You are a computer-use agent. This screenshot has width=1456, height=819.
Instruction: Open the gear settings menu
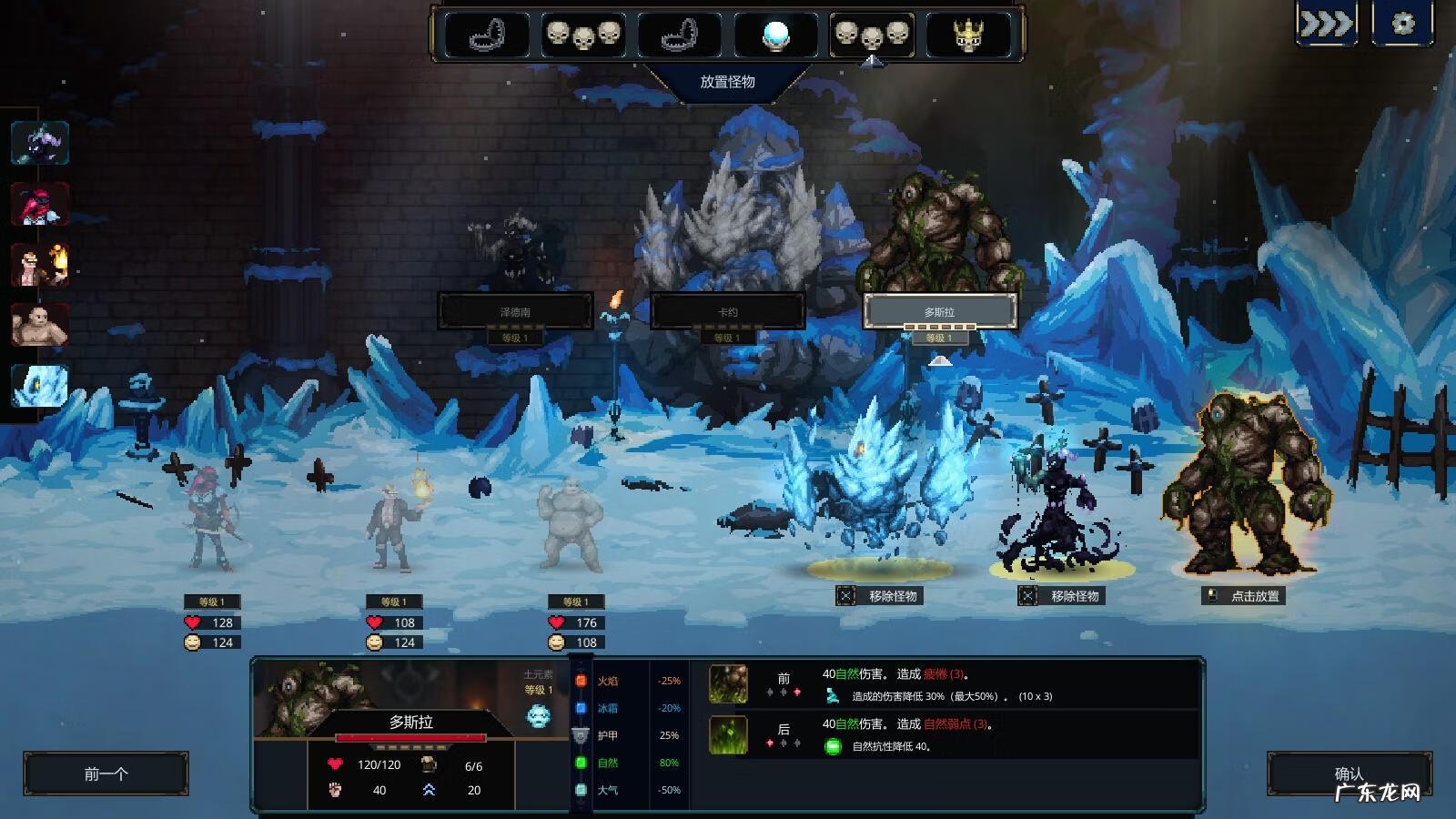1402,24
